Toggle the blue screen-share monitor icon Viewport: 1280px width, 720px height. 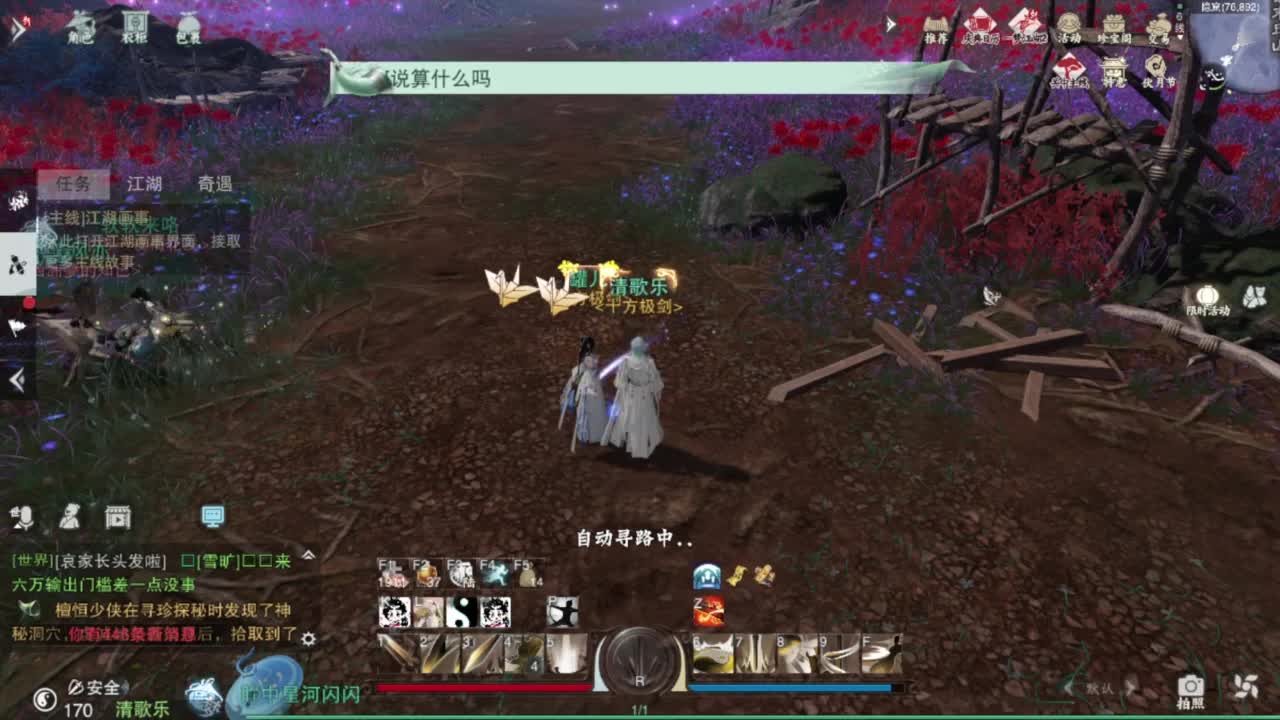(211, 516)
